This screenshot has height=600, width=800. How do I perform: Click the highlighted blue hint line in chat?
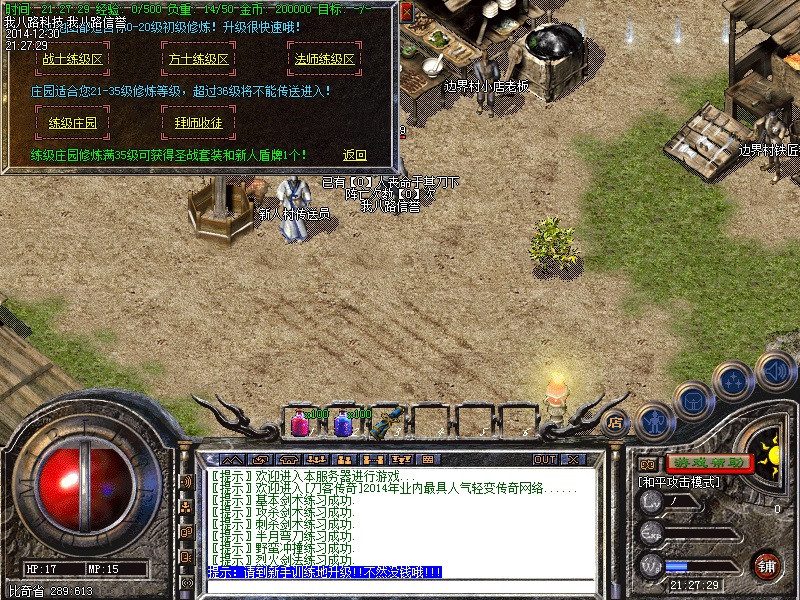pyautogui.click(x=324, y=572)
